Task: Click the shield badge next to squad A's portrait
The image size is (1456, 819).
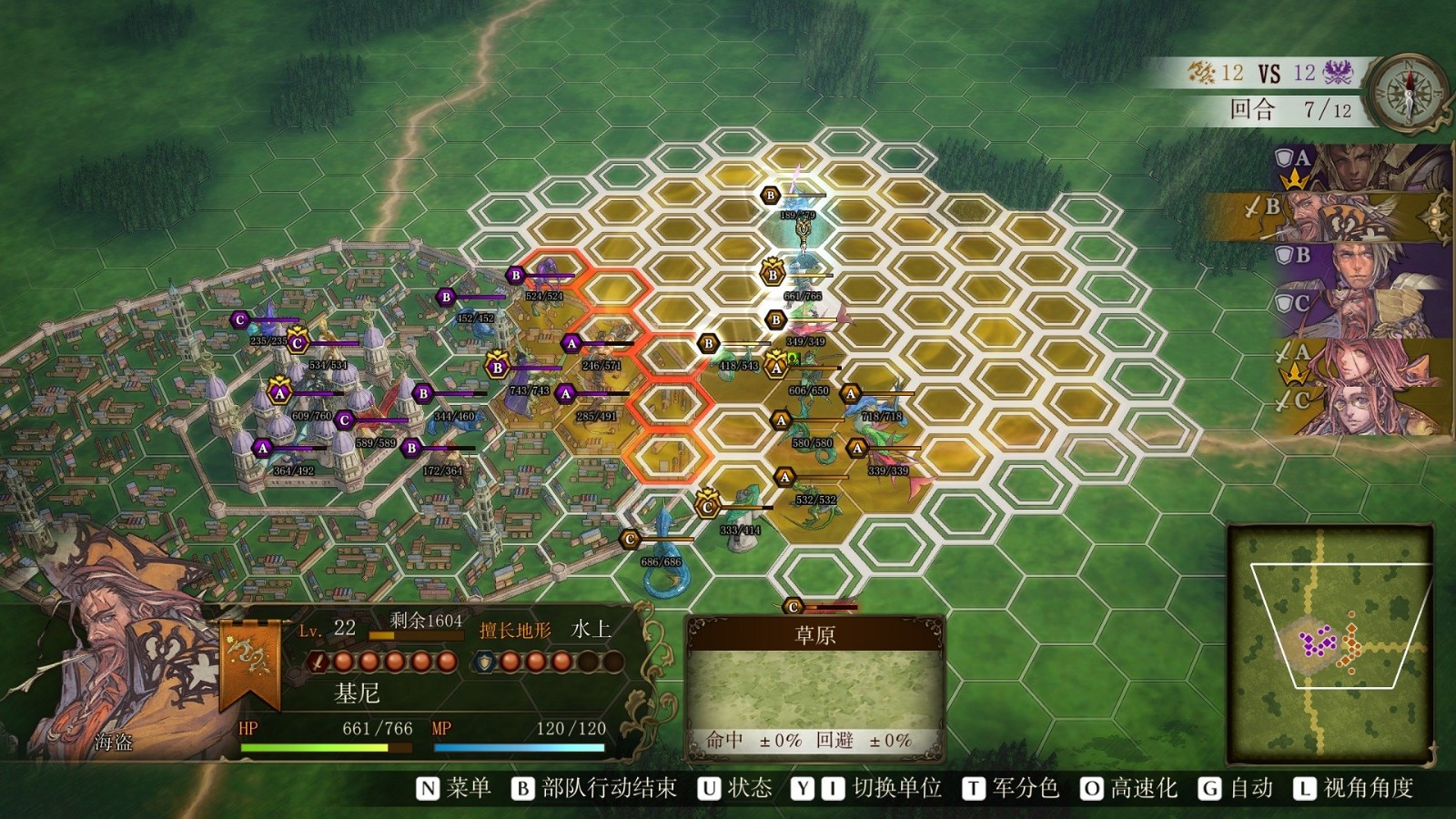Action: (1285, 157)
